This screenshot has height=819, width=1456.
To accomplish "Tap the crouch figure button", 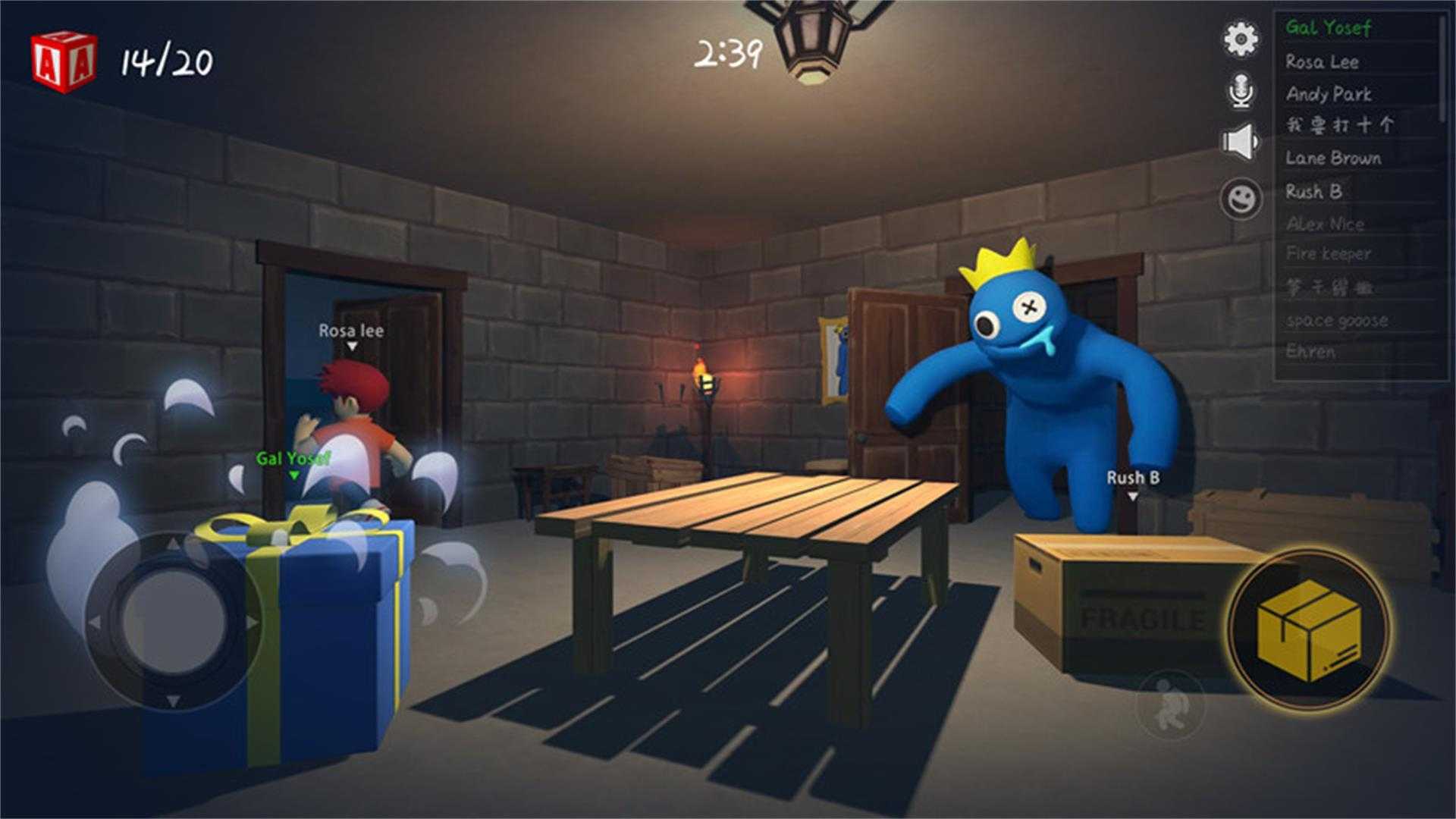I will [x=1169, y=704].
